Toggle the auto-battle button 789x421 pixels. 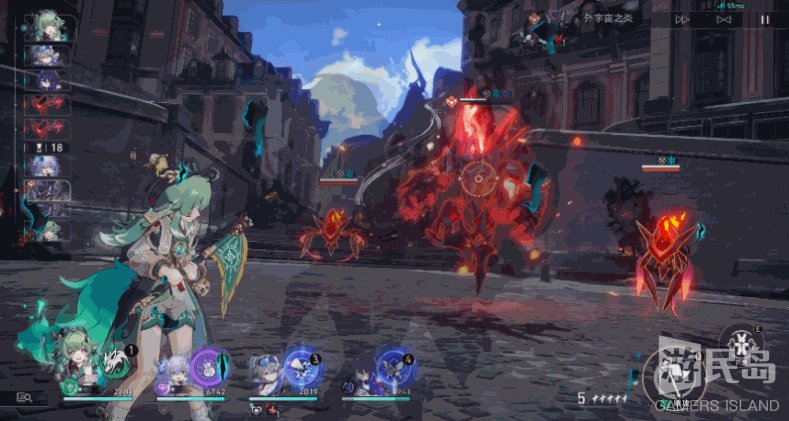[724, 19]
